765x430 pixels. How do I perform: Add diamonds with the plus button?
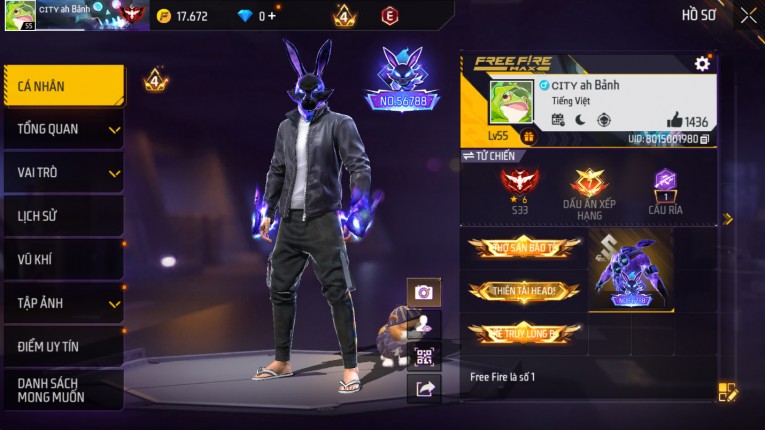coord(271,16)
